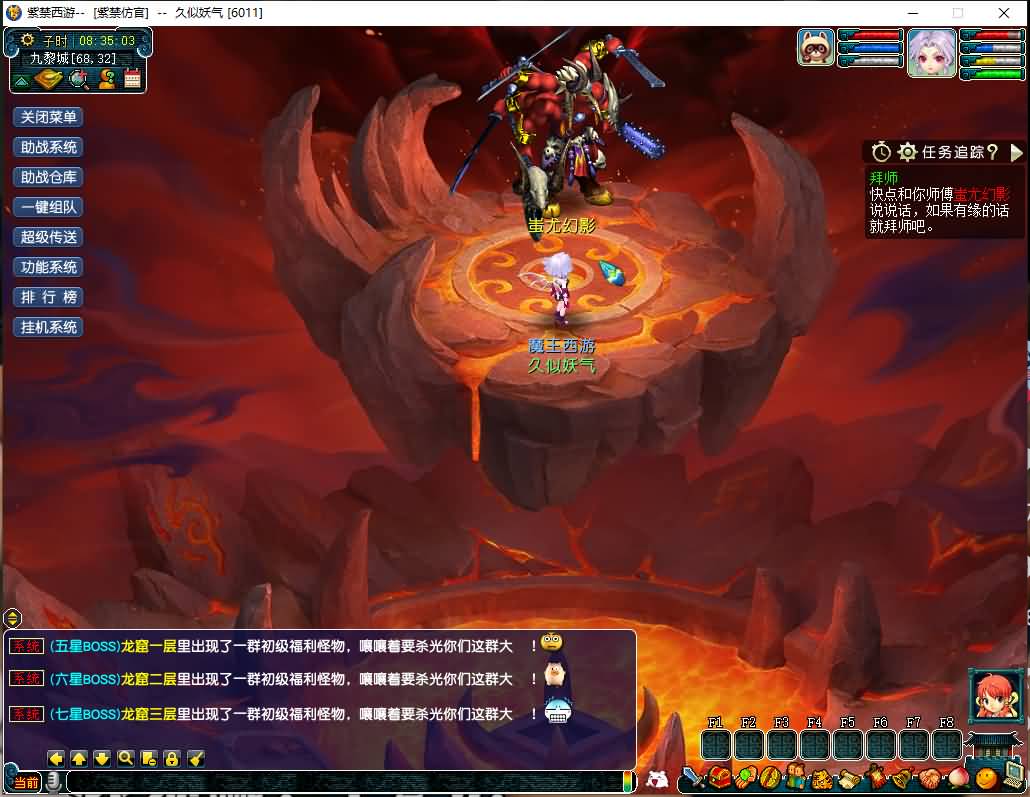Open the 挂机系统 auto-battle menu

tap(48, 327)
